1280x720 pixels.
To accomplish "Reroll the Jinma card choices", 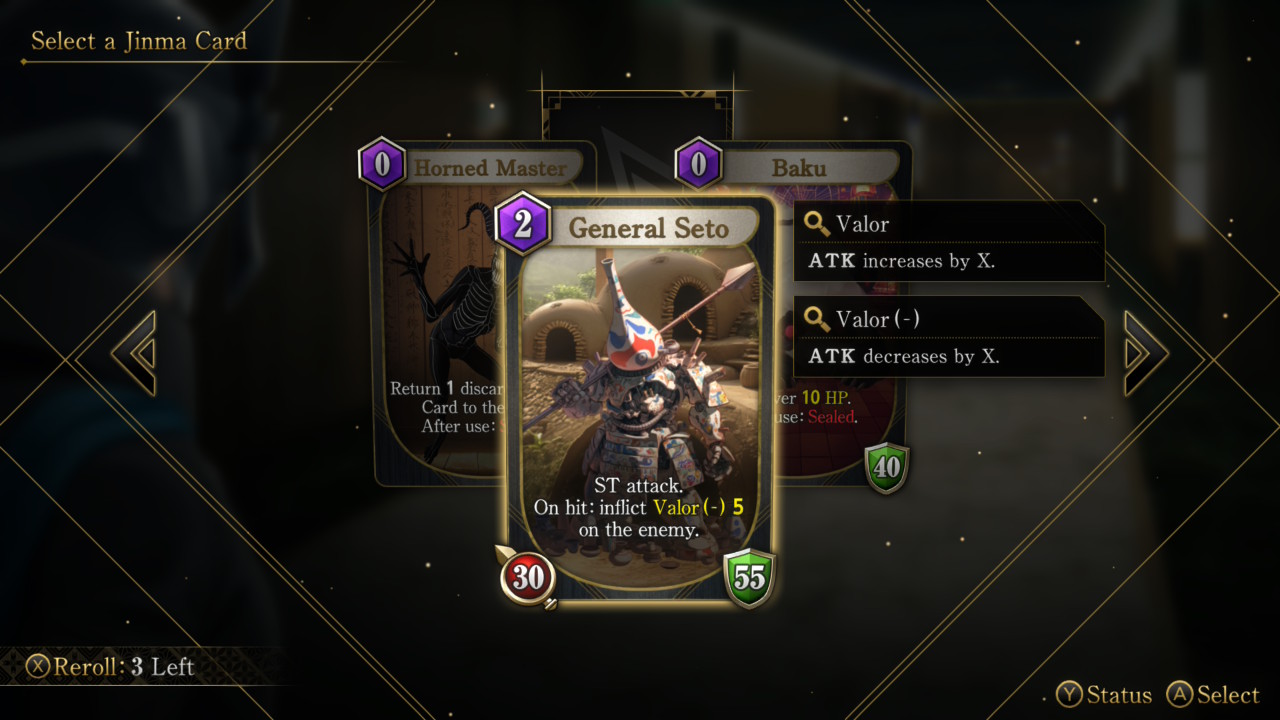I will point(111,667).
